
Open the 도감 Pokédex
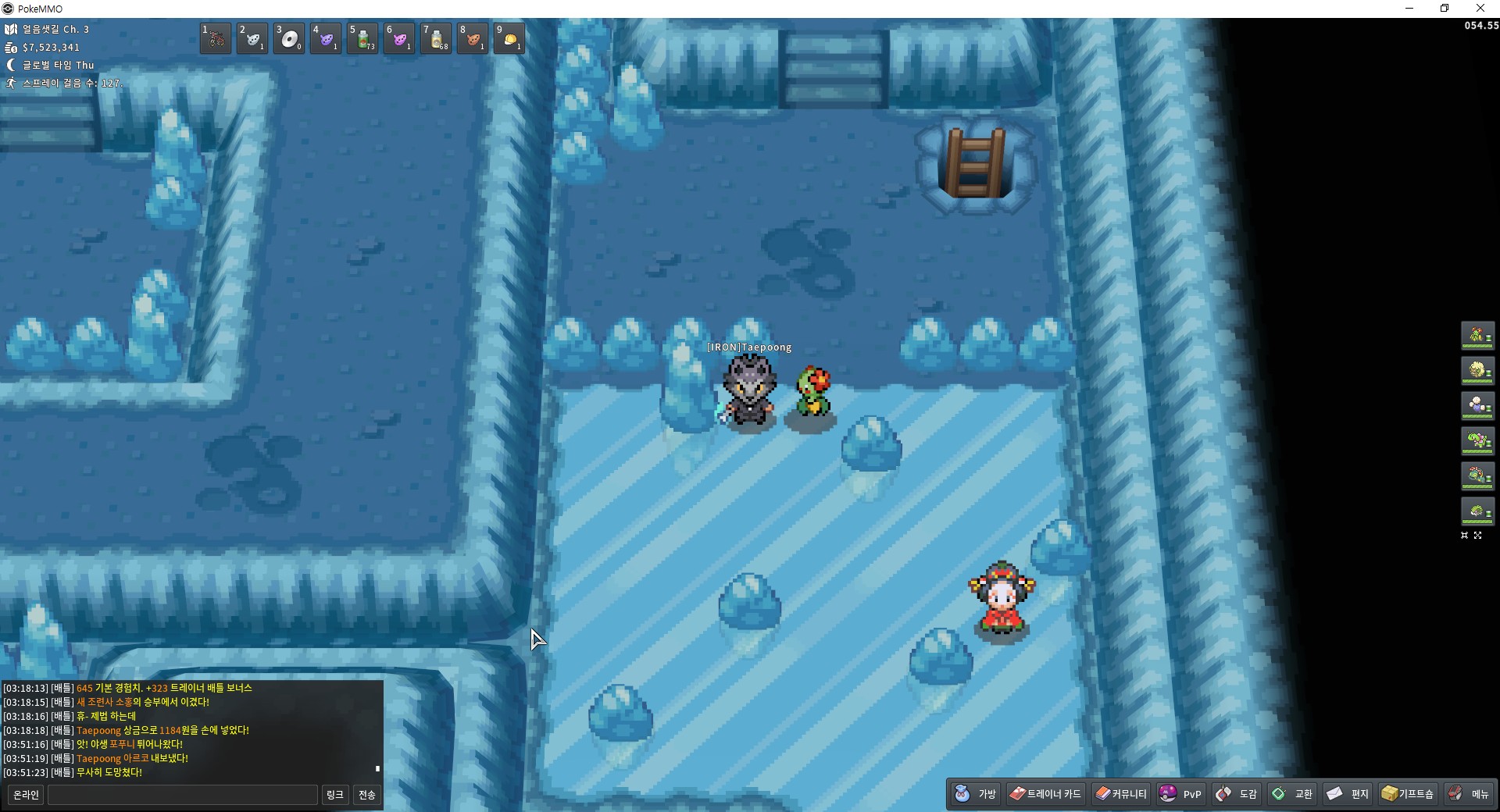point(1237,794)
